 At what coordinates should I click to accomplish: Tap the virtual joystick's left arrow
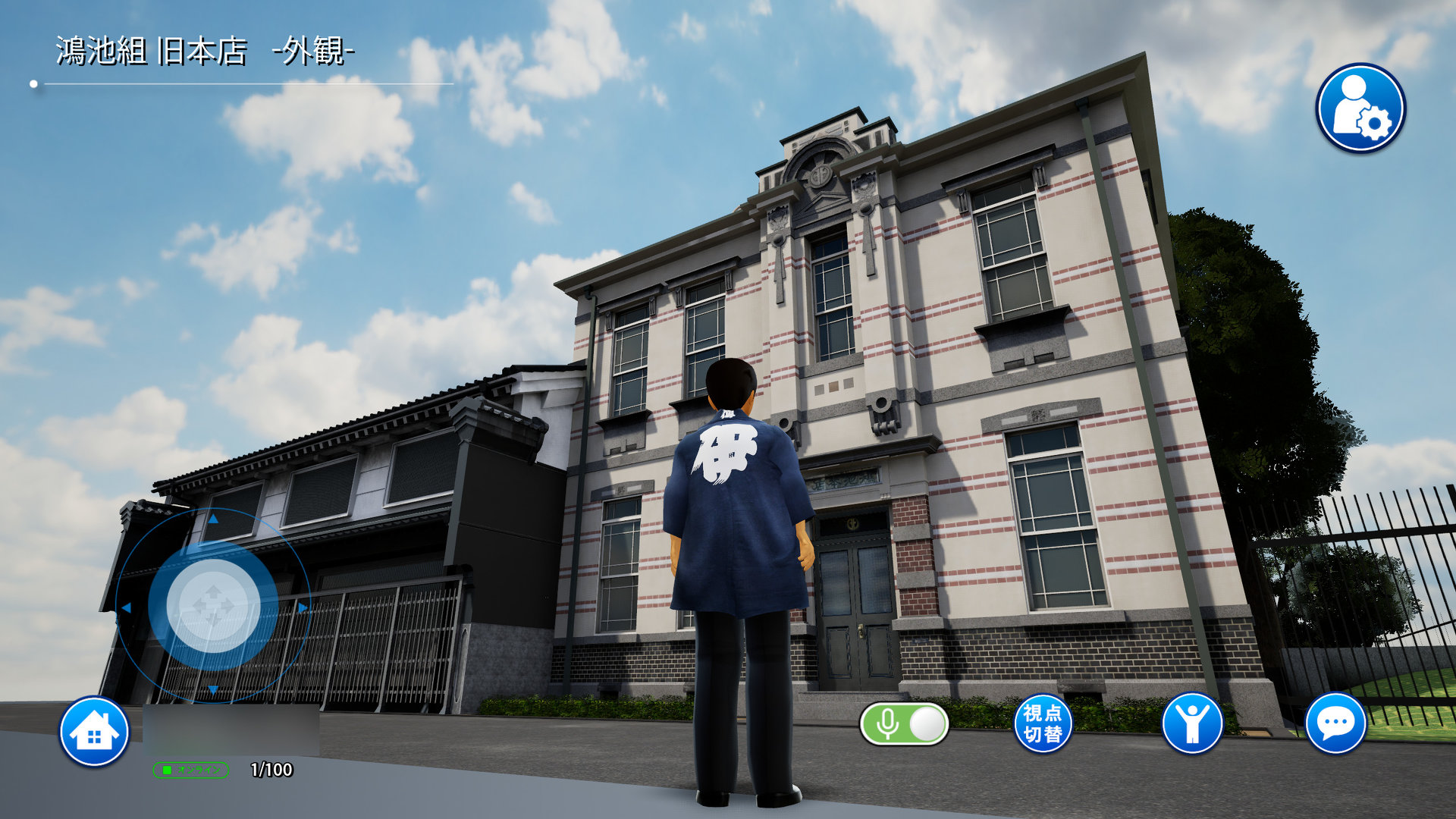[126, 607]
